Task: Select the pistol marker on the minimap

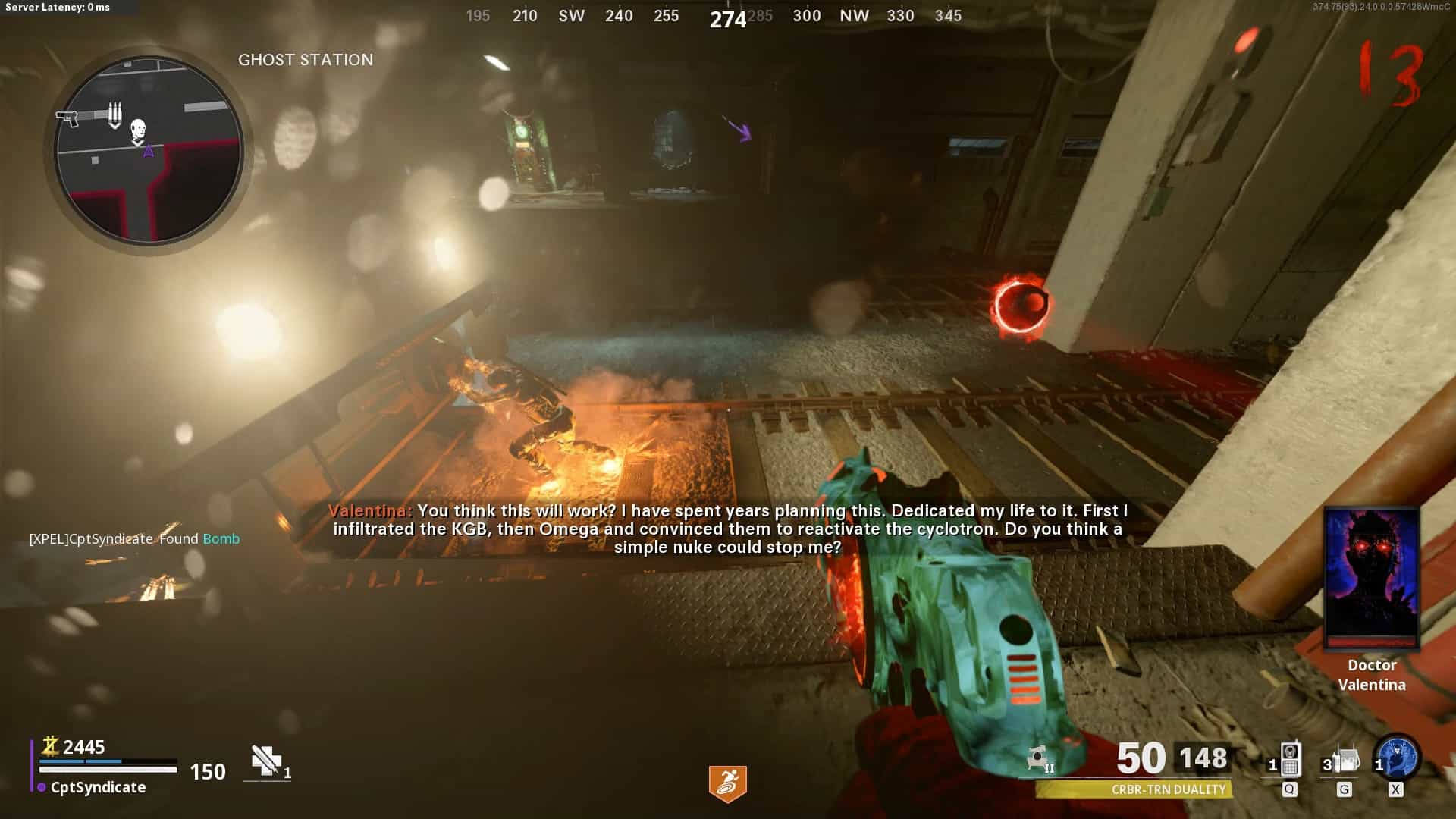Action: click(x=67, y=118)
